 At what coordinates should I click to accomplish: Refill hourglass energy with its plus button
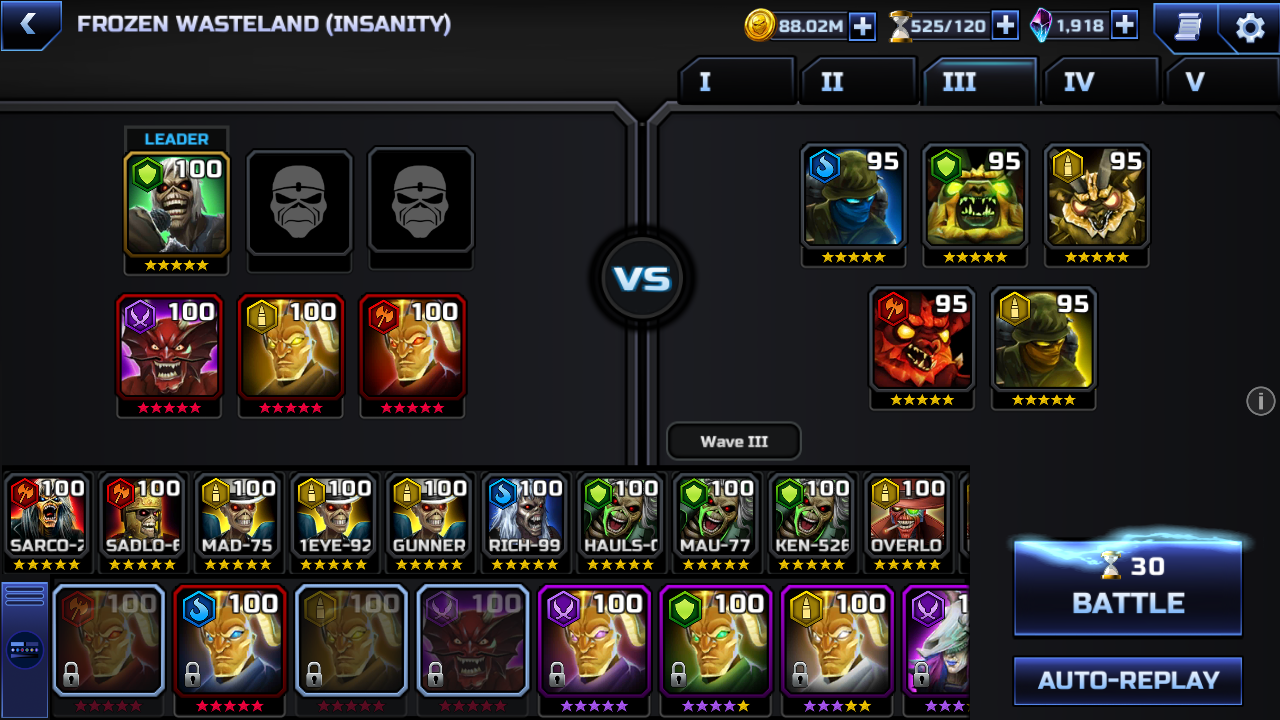click(1005, 26)
